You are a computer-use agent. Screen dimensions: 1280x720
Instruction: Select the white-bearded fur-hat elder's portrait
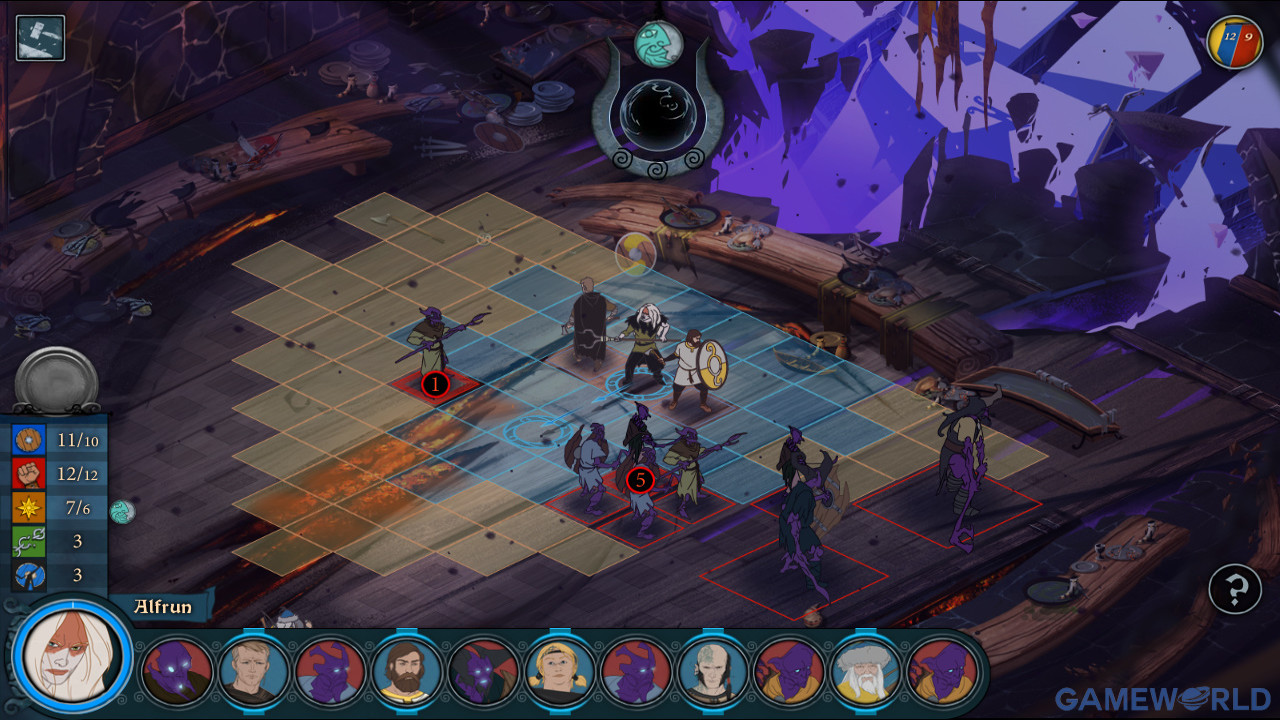tap(866, 671)
